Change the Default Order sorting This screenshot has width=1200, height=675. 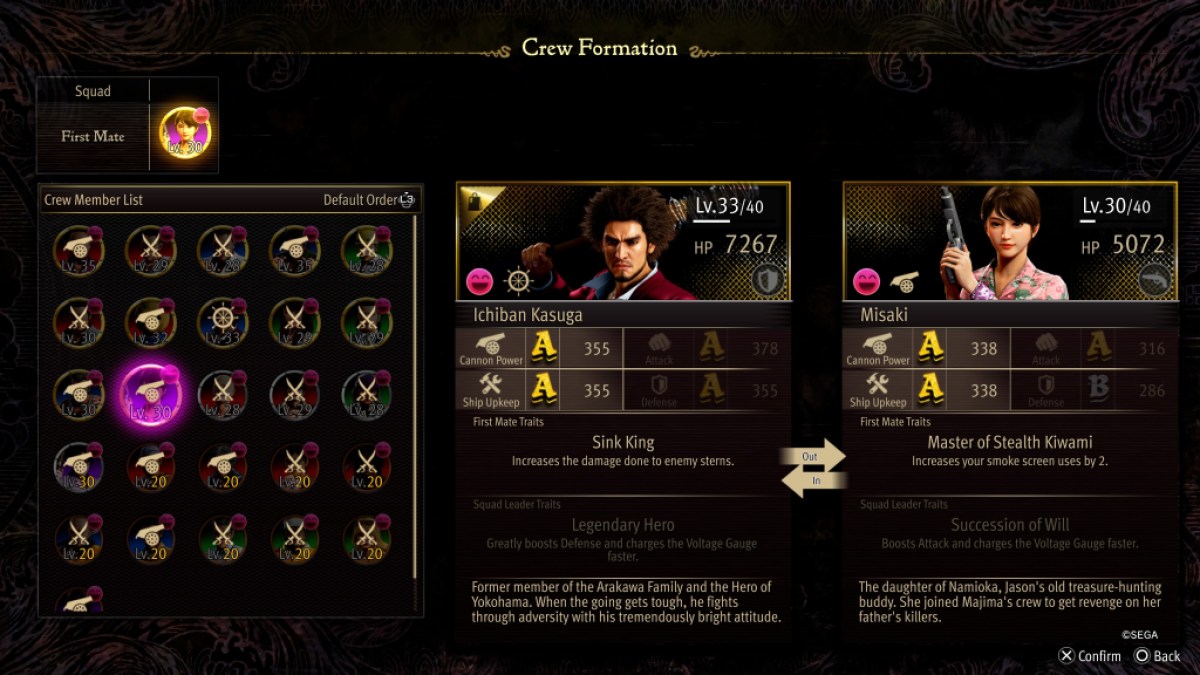368,200
